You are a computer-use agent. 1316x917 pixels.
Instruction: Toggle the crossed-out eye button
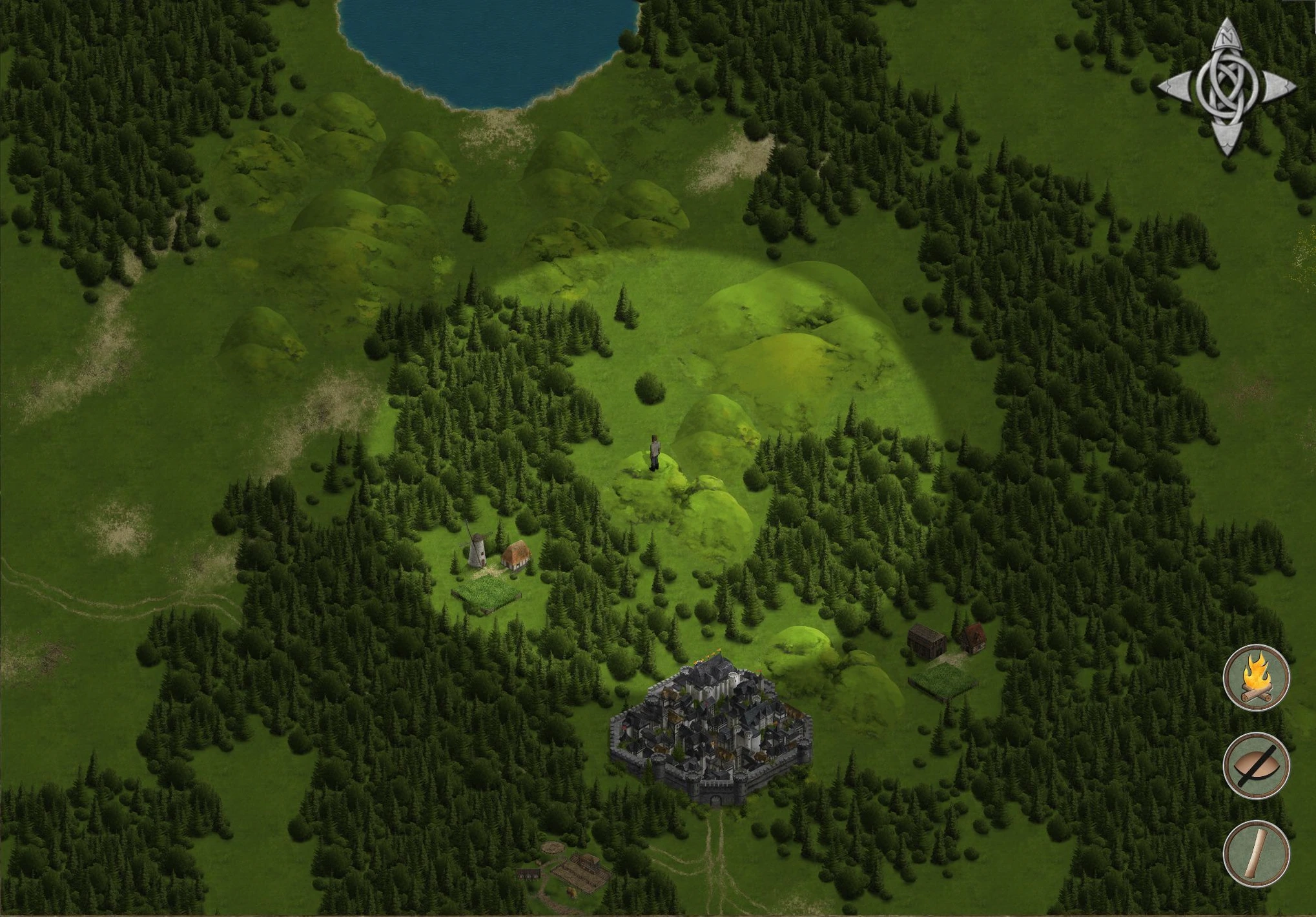coord(1256,766)
